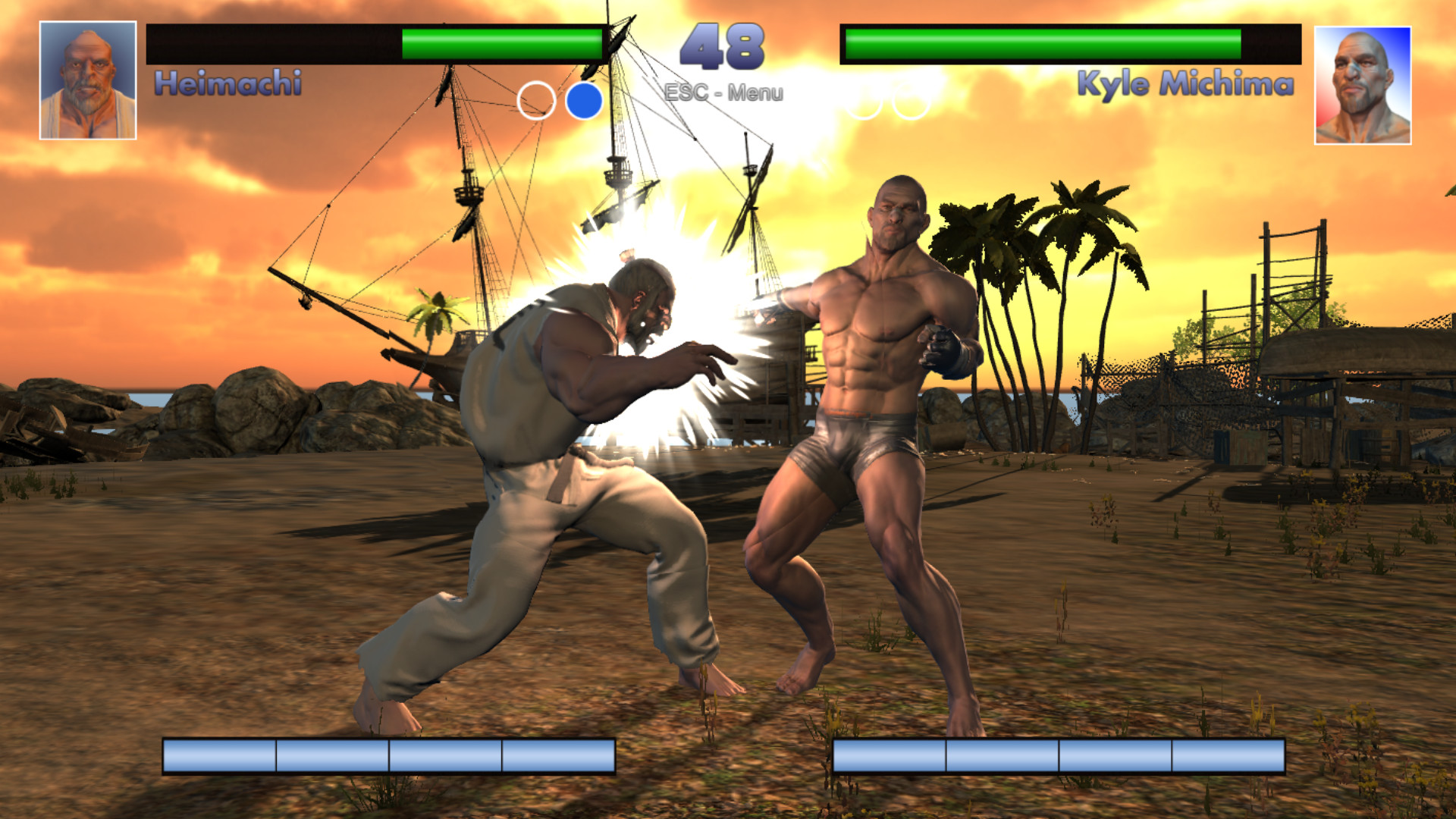
Task: Select the filled blue round indicator
Action: [583, 101]
